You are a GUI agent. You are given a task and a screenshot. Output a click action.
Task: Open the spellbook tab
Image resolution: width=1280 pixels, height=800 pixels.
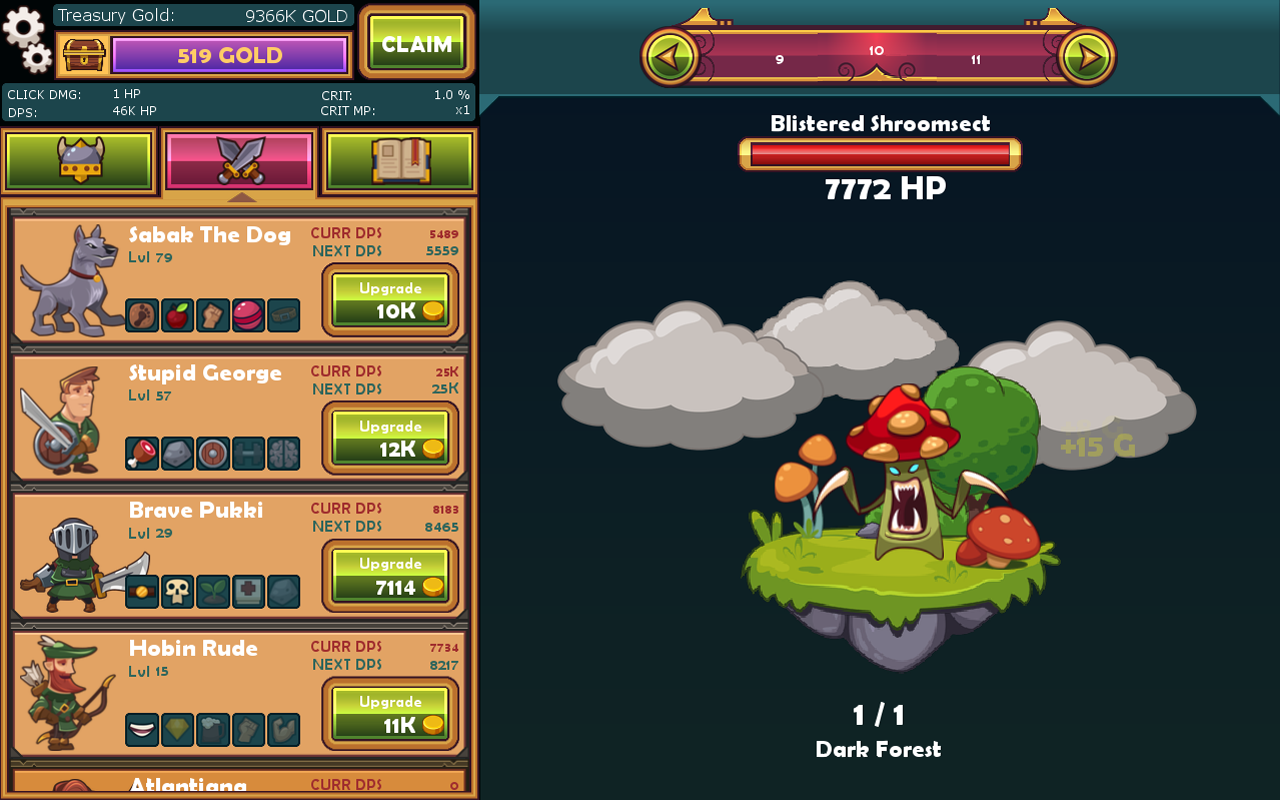(400, 160)
